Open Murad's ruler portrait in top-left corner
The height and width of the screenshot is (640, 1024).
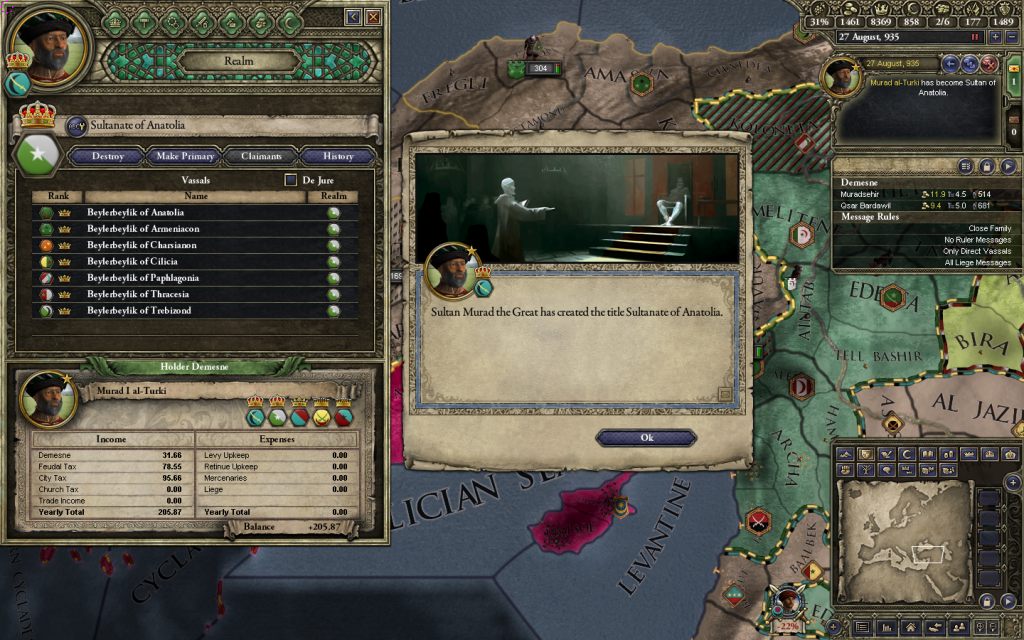50,46
